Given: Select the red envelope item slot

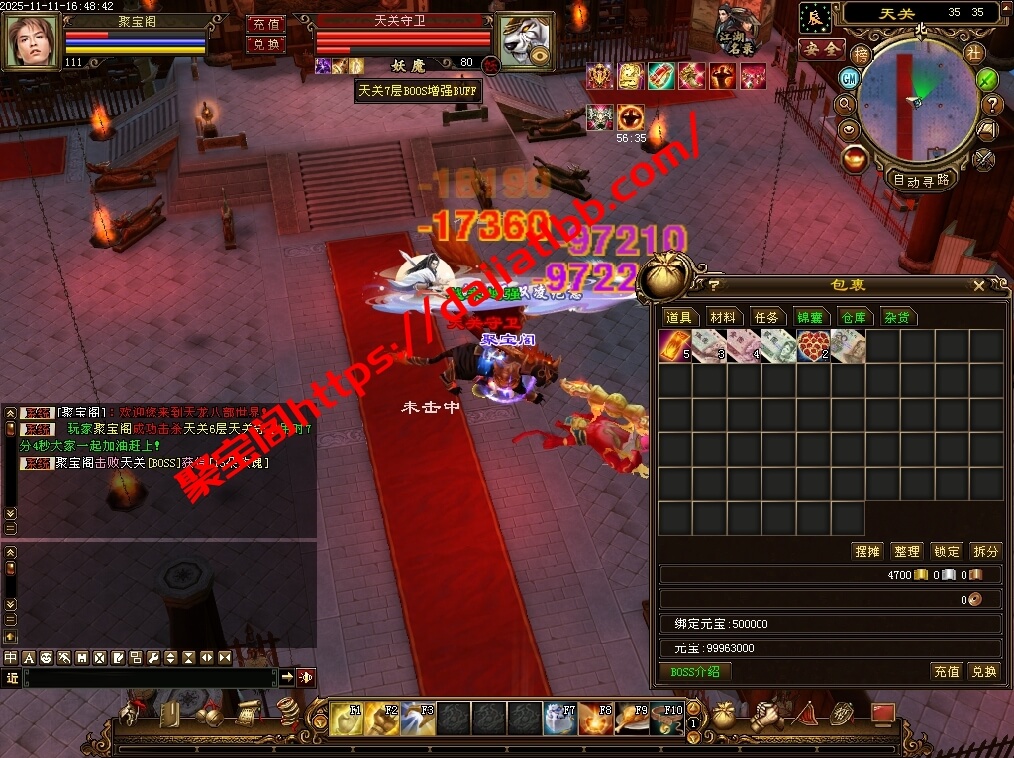Looking at the screenshot, I should [x=675, y=347].
